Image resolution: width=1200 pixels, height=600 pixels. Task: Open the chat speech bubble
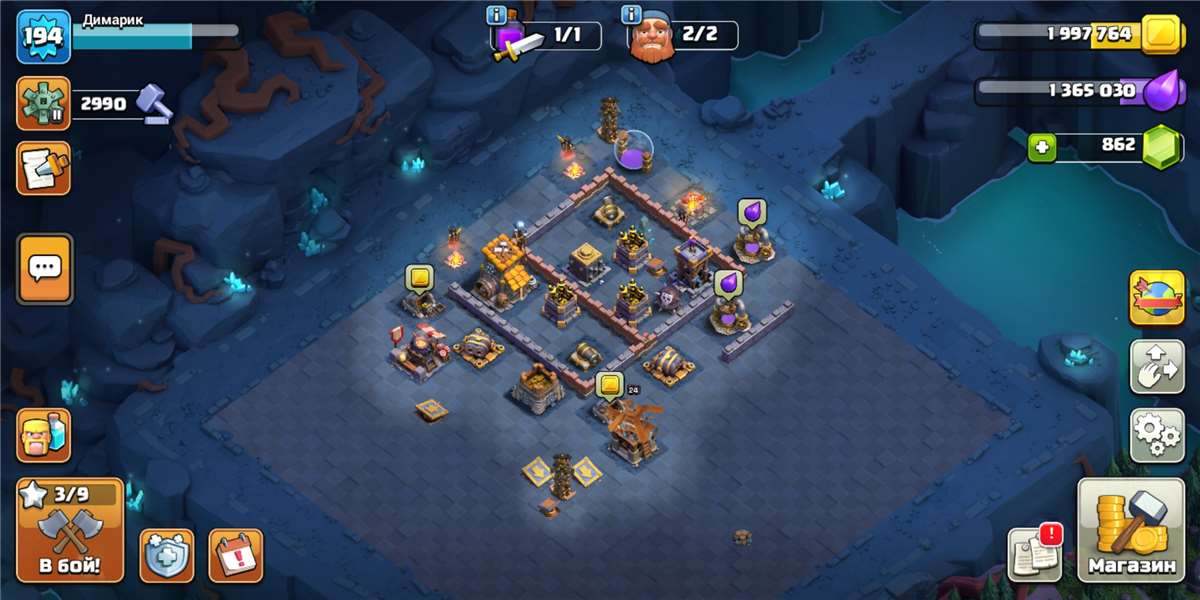[x=44, y=268]
